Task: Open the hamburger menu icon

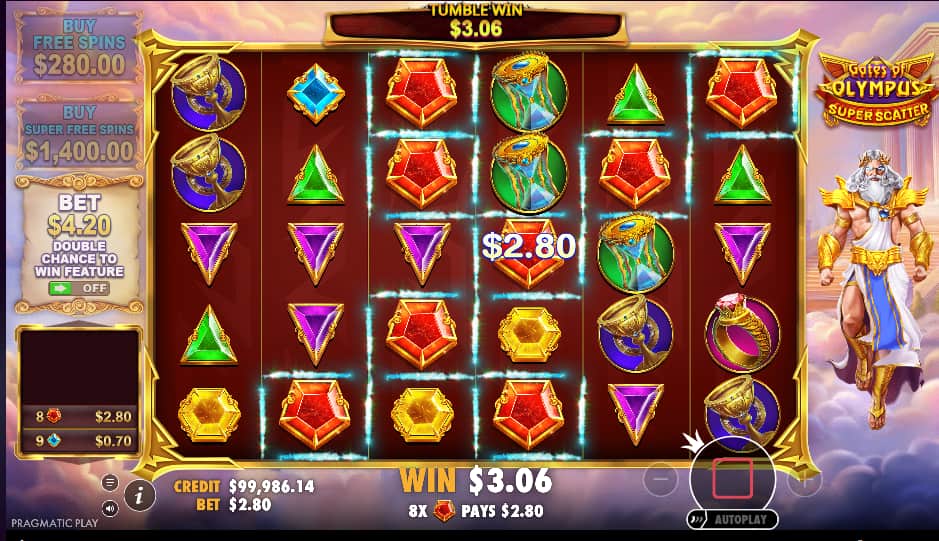Action: click(x=110, y=483)
